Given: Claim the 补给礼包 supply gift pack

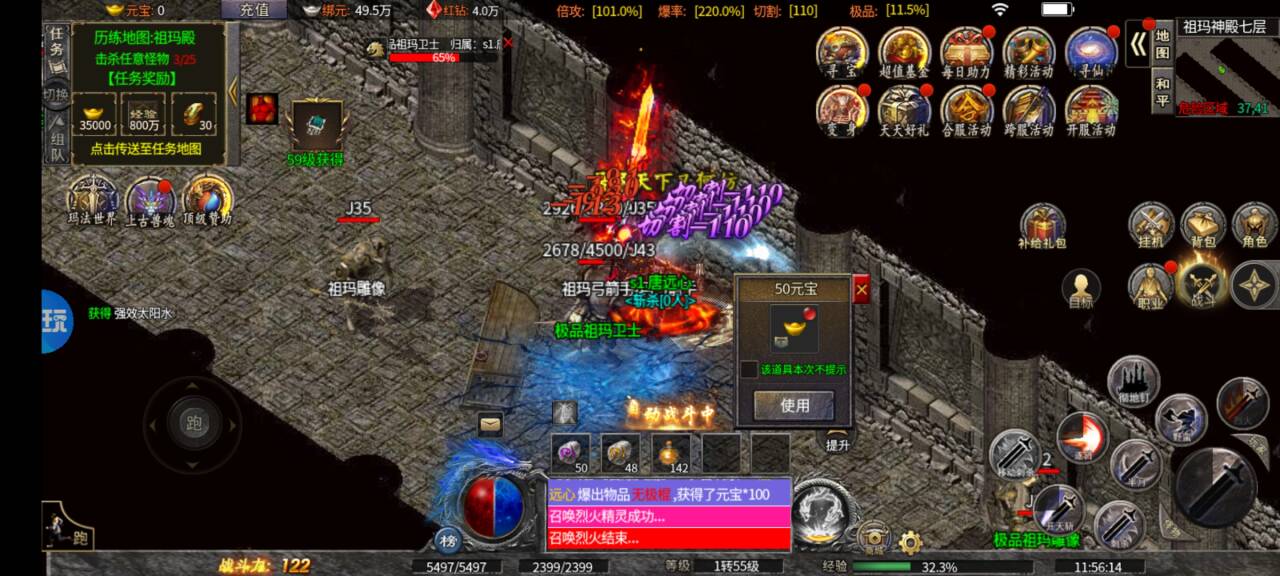Looking at the screenshot, I should 1043,226.
